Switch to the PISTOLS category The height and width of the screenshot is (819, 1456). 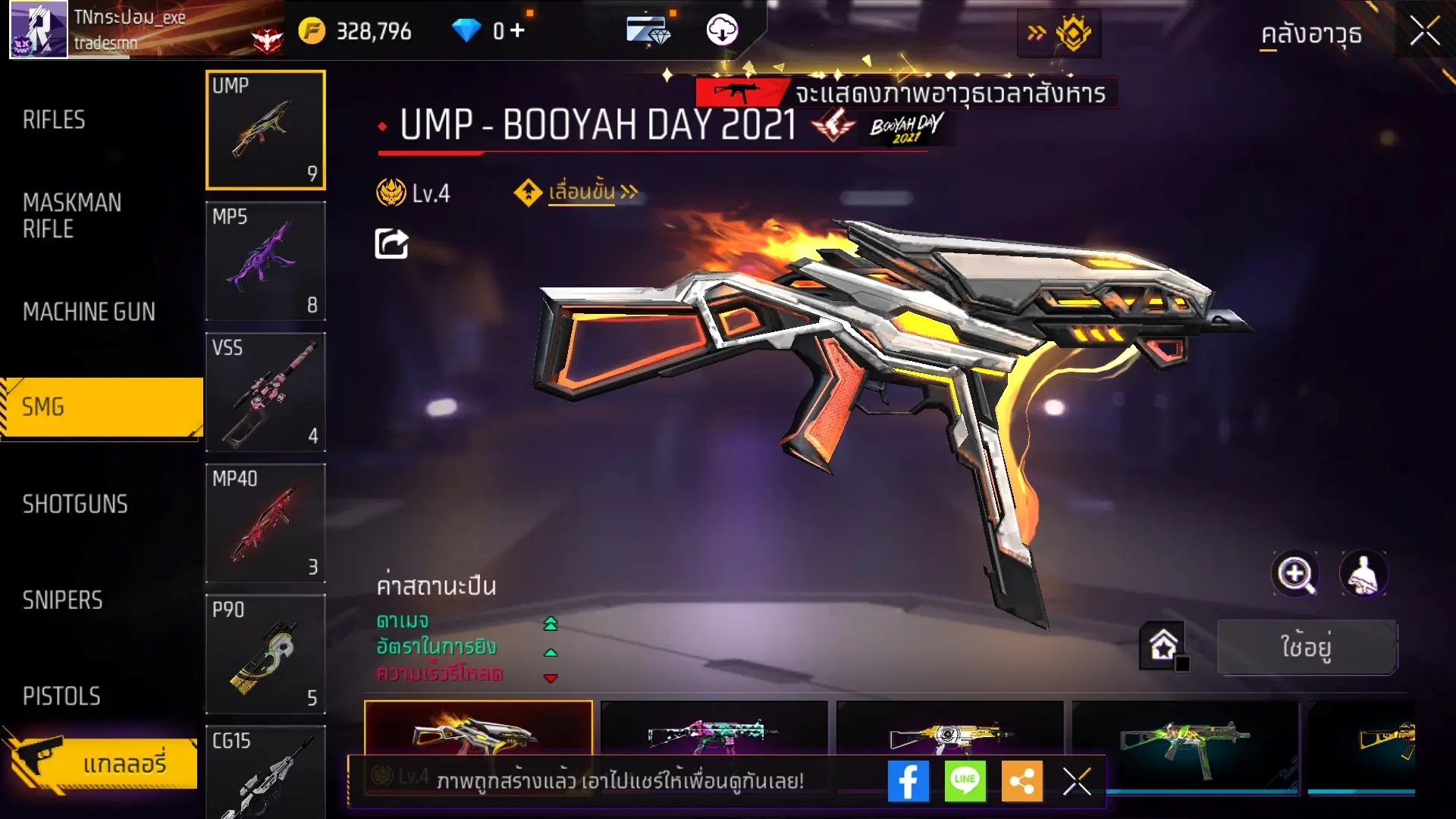[61, 696]
